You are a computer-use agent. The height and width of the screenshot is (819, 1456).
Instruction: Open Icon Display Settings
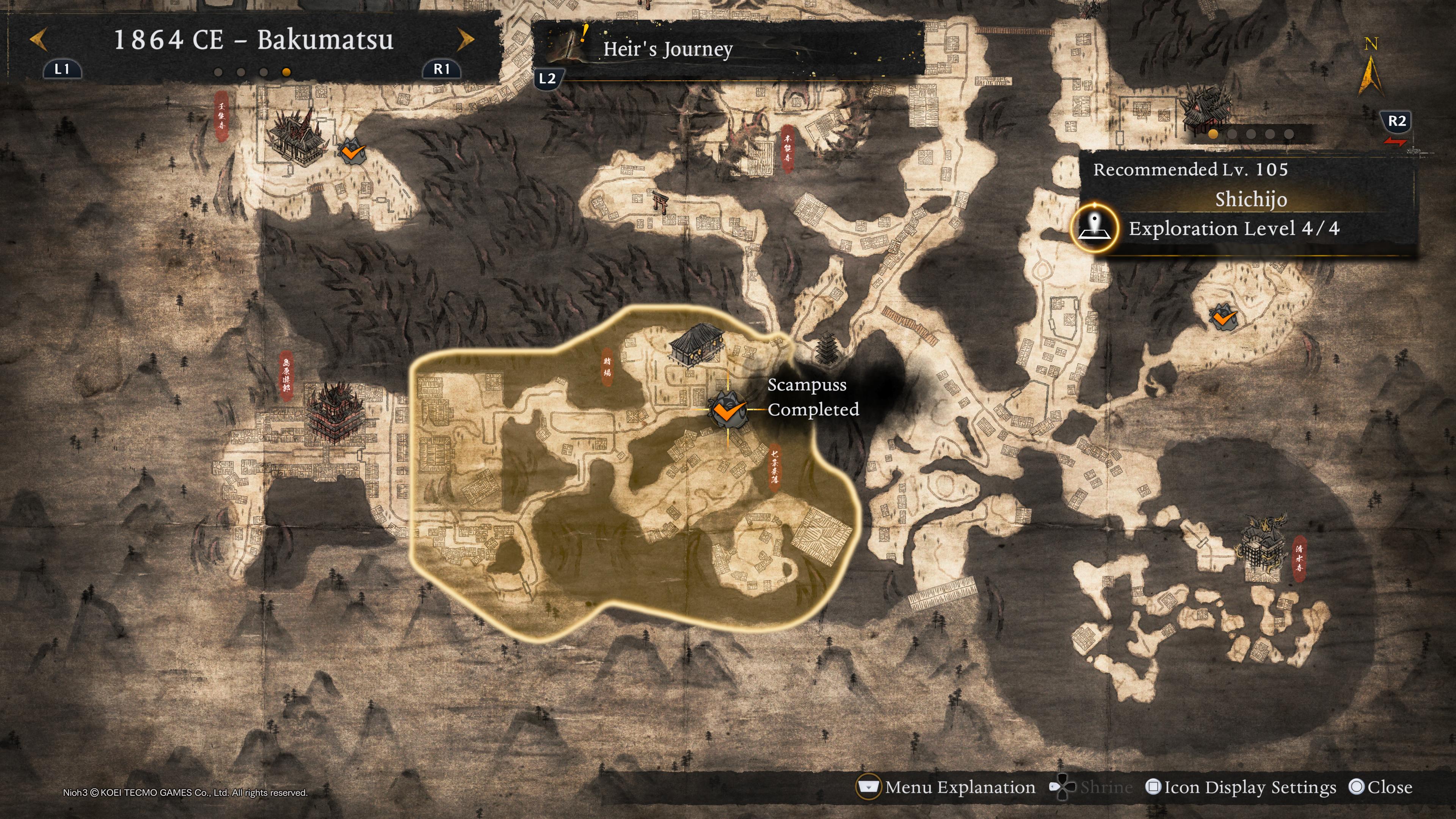[1249, 788]
